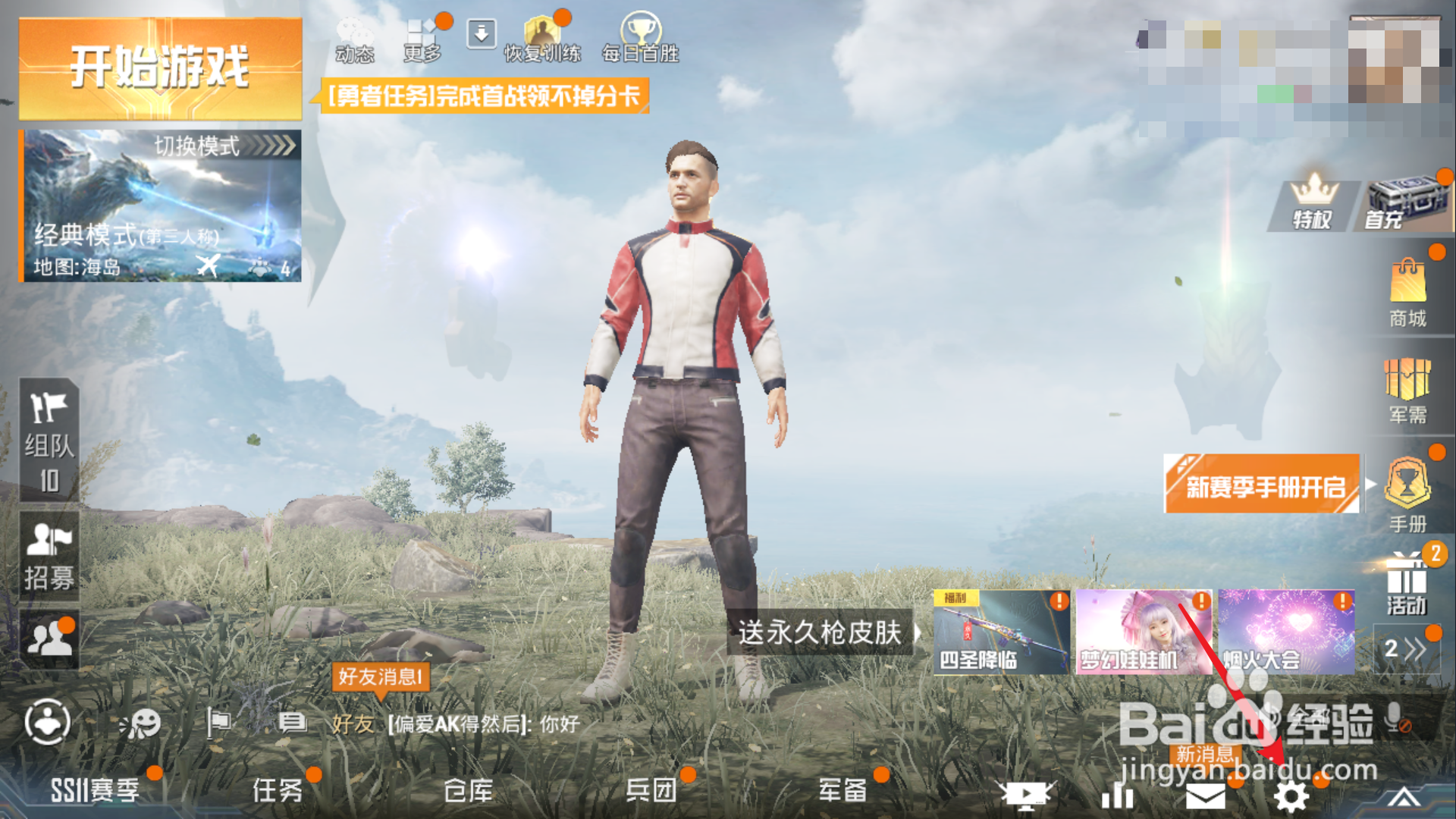Open the mail inbox
This screenshot has height=819, width=1456.
[1206, 795]
